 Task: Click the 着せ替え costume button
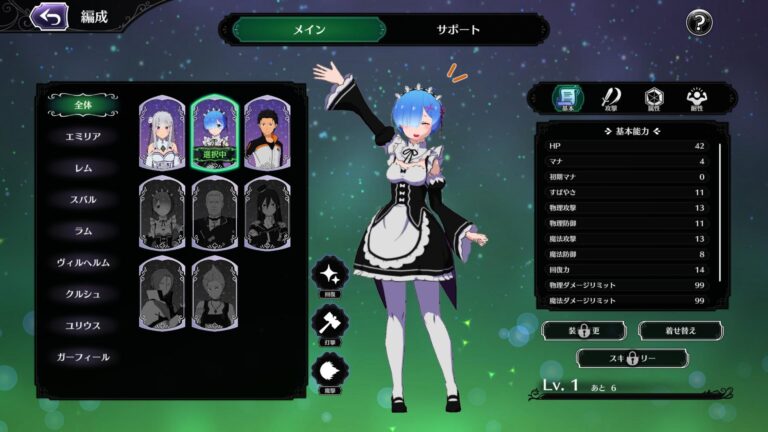(x=680, y=330)
